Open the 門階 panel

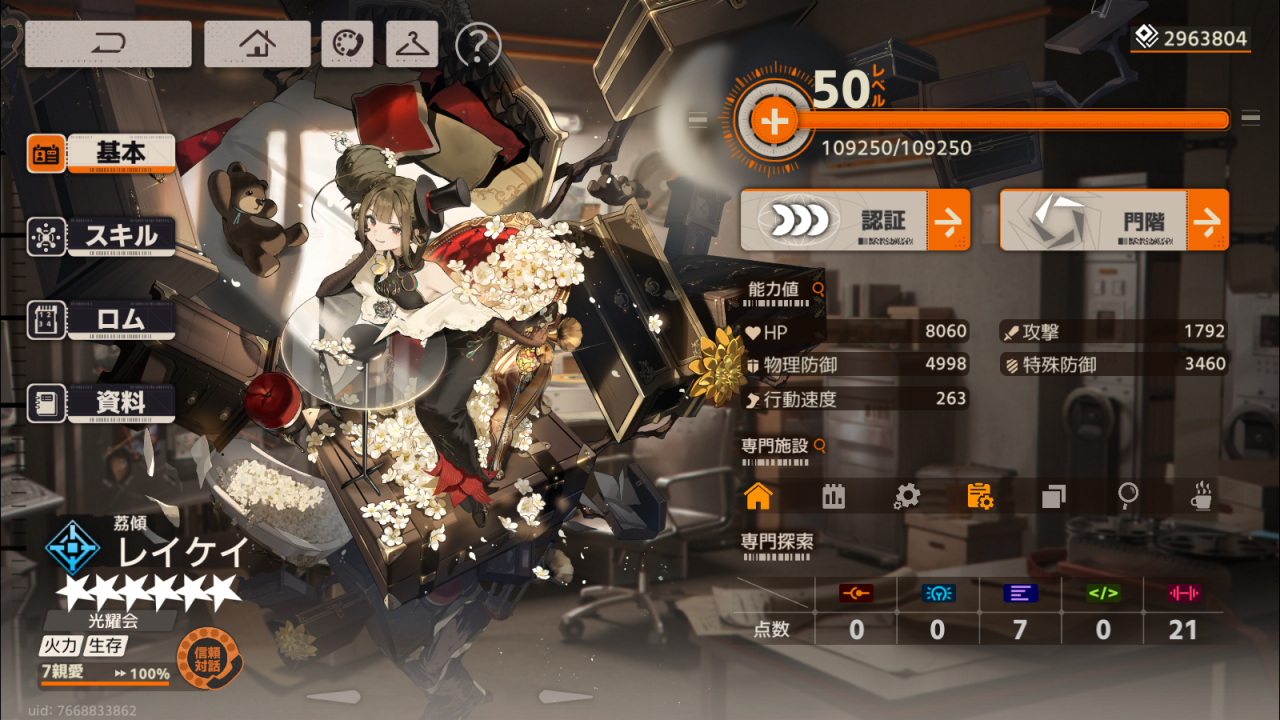click(1114, 220)
